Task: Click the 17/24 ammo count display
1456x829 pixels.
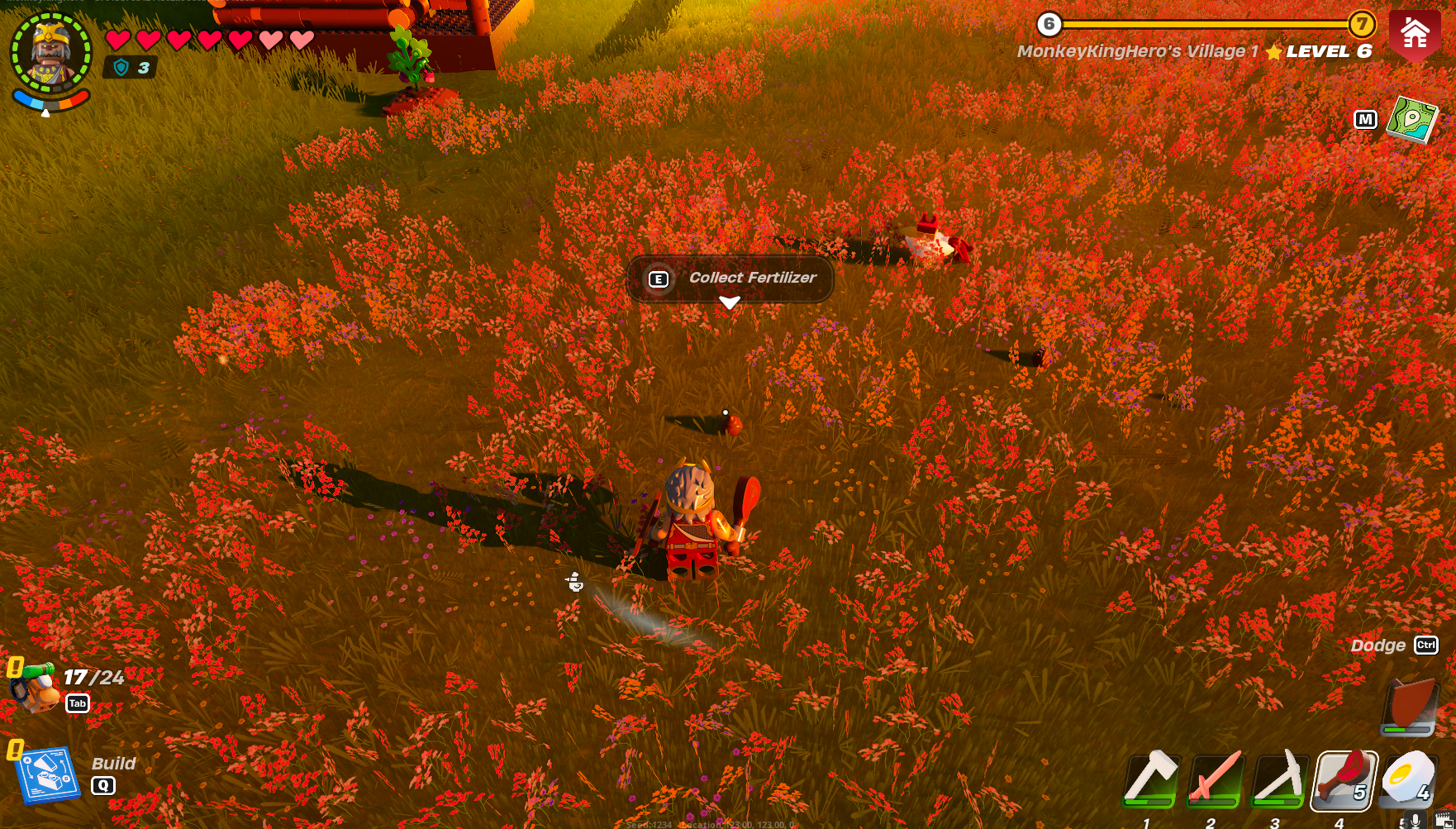Action: [x=93, y=678]
